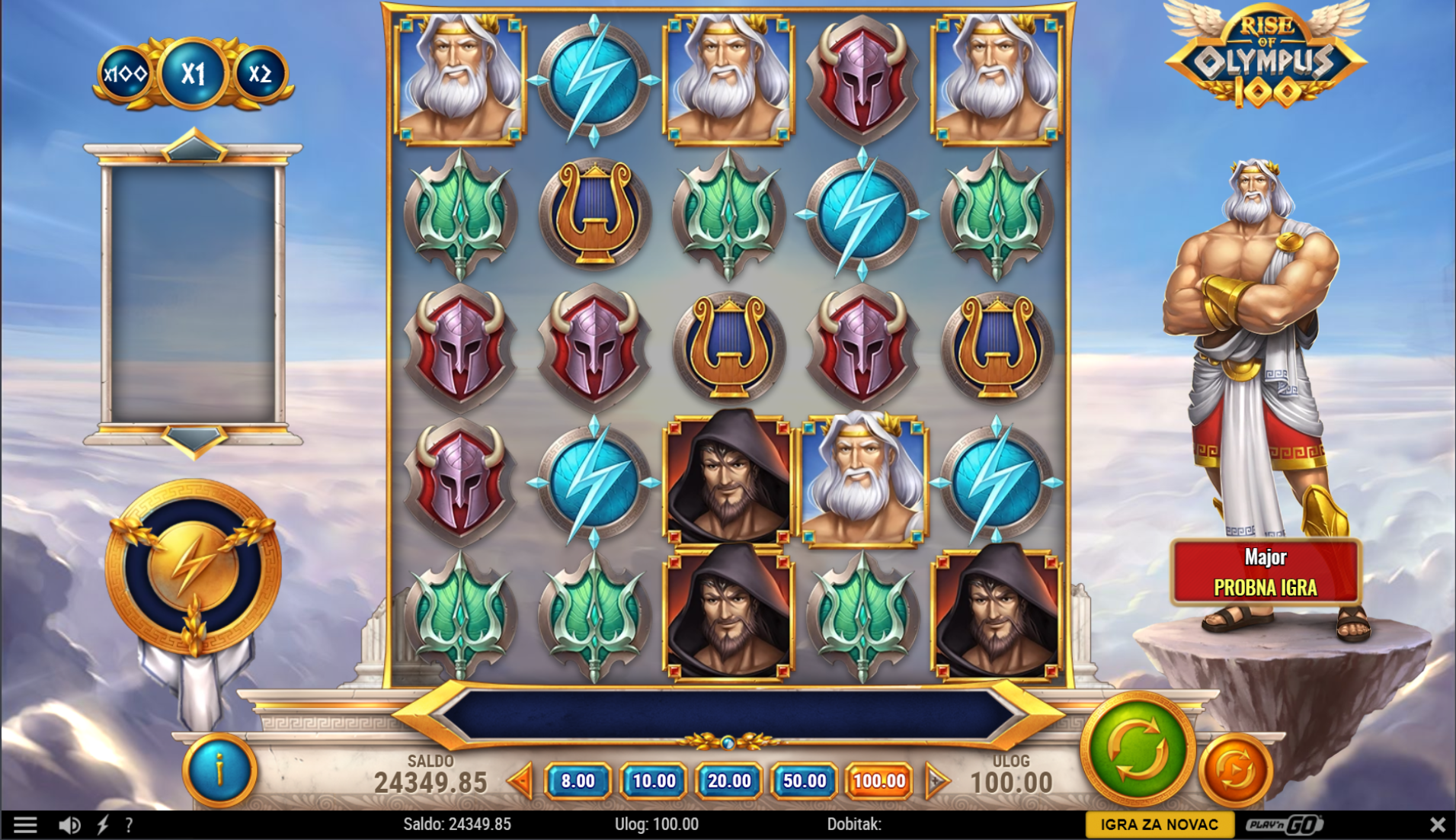Open the Play'n GO logo link
The image size is (1456, 840).
click(1285, 824)
